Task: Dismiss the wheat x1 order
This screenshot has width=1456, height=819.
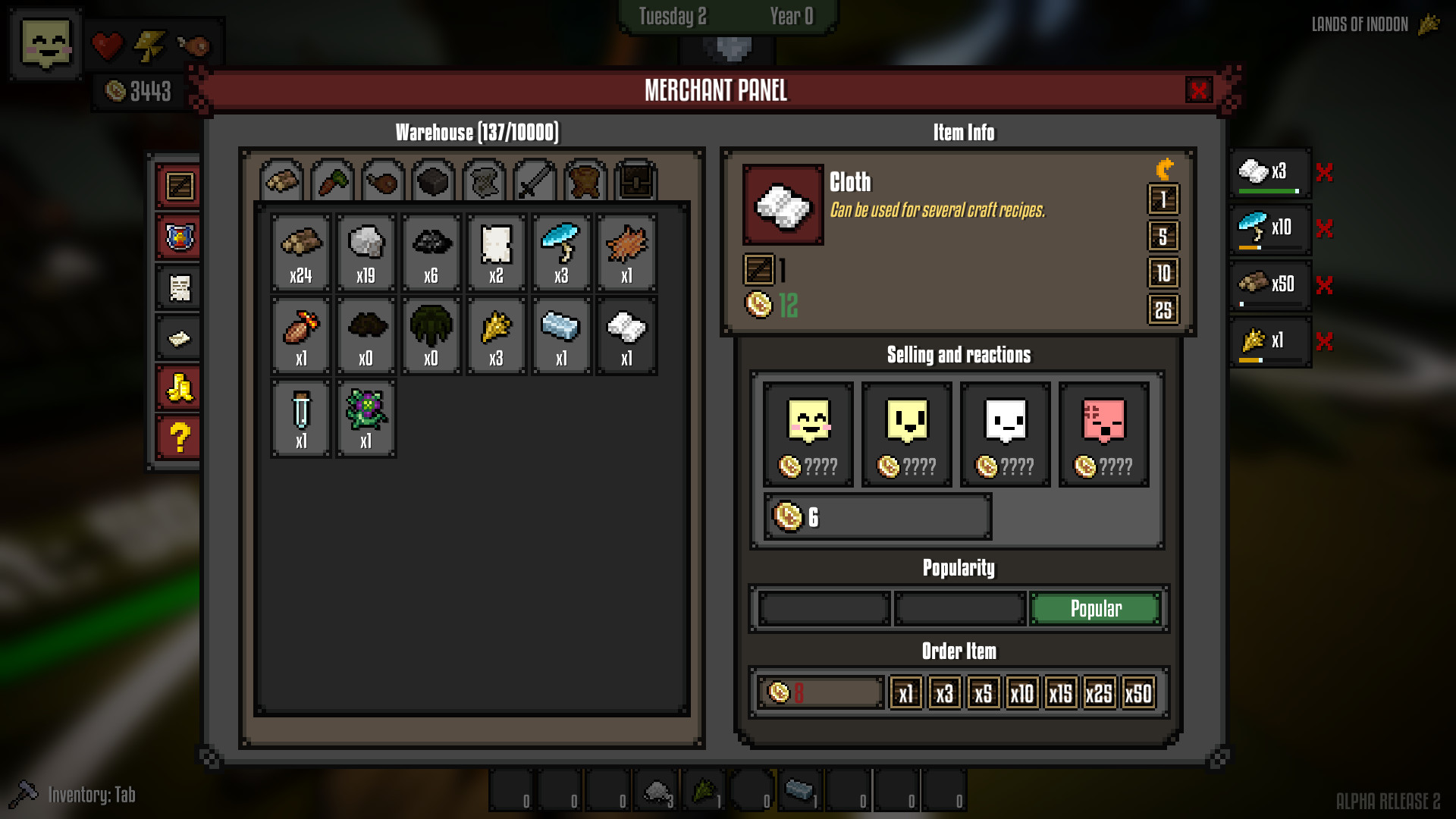Action: (x=1324, y=342)
